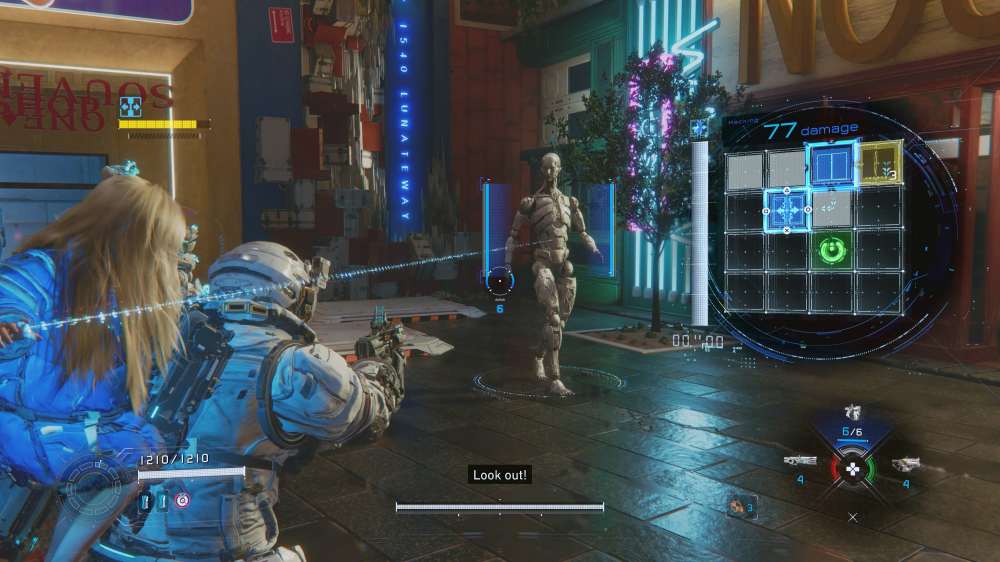The image size is (1000, 562).
Task: Click the blue double-panel tile in the hacking grid
Action: [833, 164]
